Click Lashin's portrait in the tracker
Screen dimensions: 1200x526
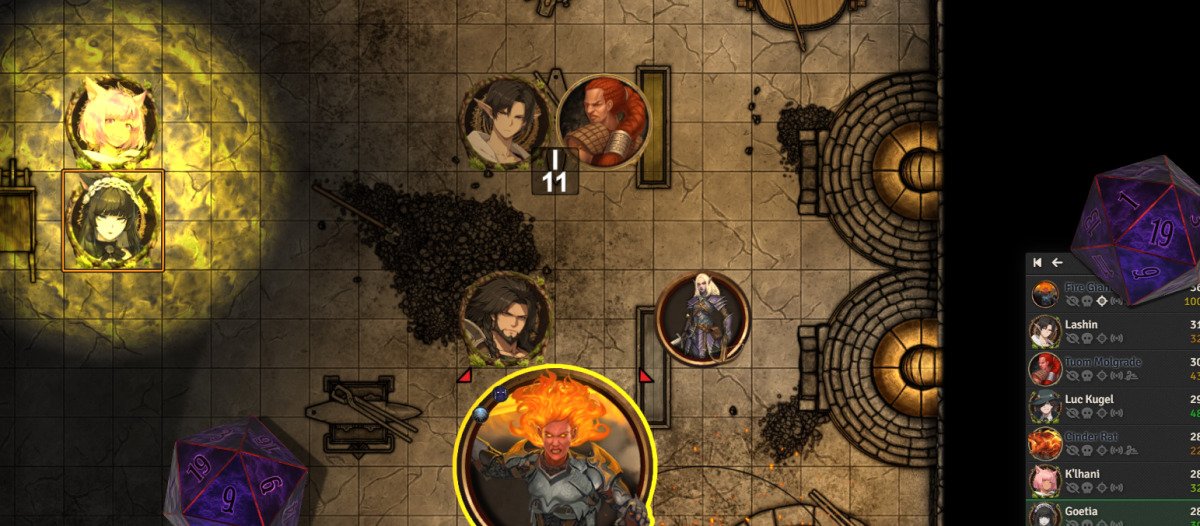pyautogui.click(x=1045, y=331)
